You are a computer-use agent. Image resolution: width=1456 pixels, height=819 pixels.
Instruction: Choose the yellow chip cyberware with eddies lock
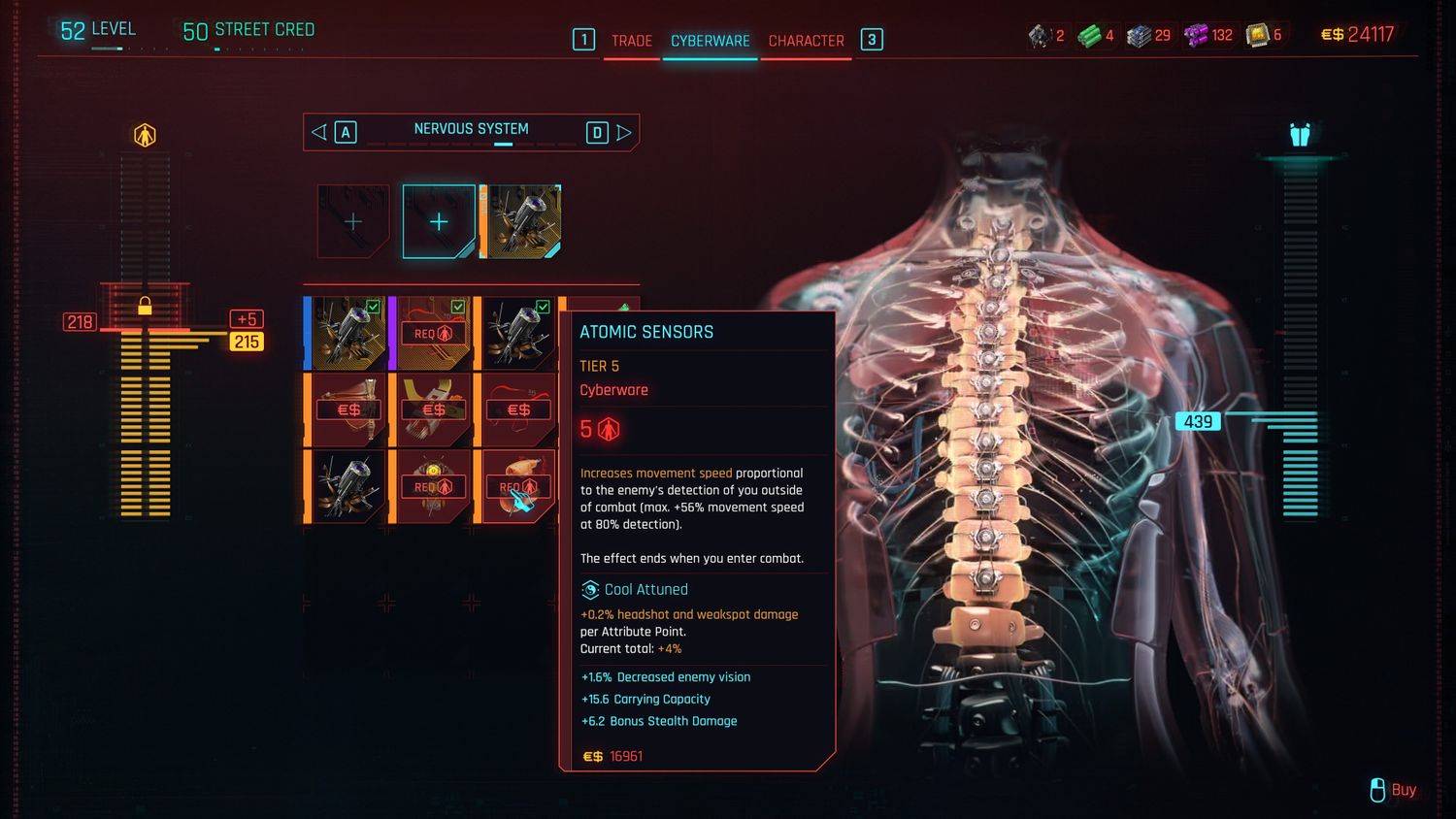point(433,409)
